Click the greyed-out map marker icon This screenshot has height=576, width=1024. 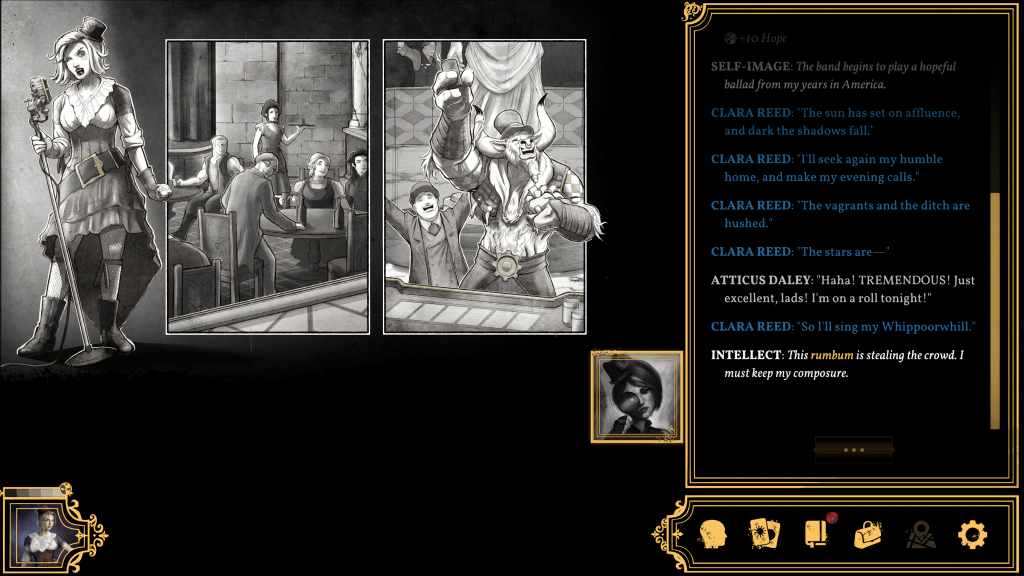click(x=920, y=534)
